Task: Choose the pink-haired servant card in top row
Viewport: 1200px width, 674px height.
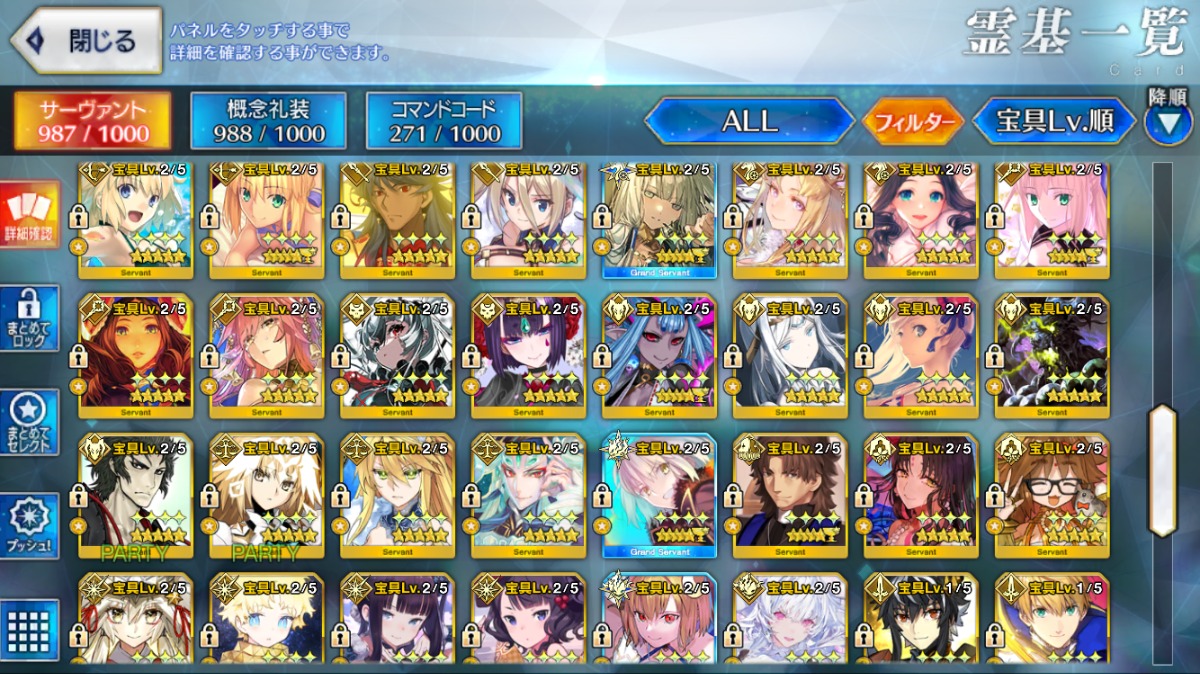Action: [x=1051, y=216]
